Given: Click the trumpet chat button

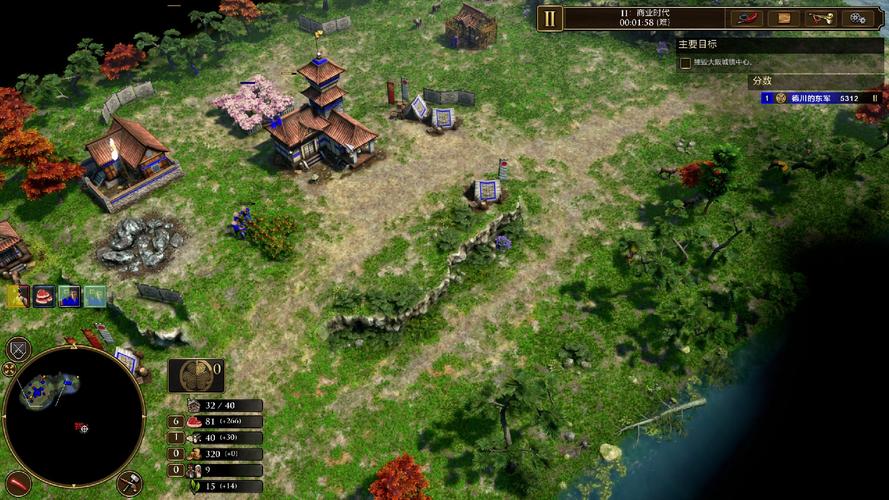Looking at the screenshot, I should click(820, 18).
